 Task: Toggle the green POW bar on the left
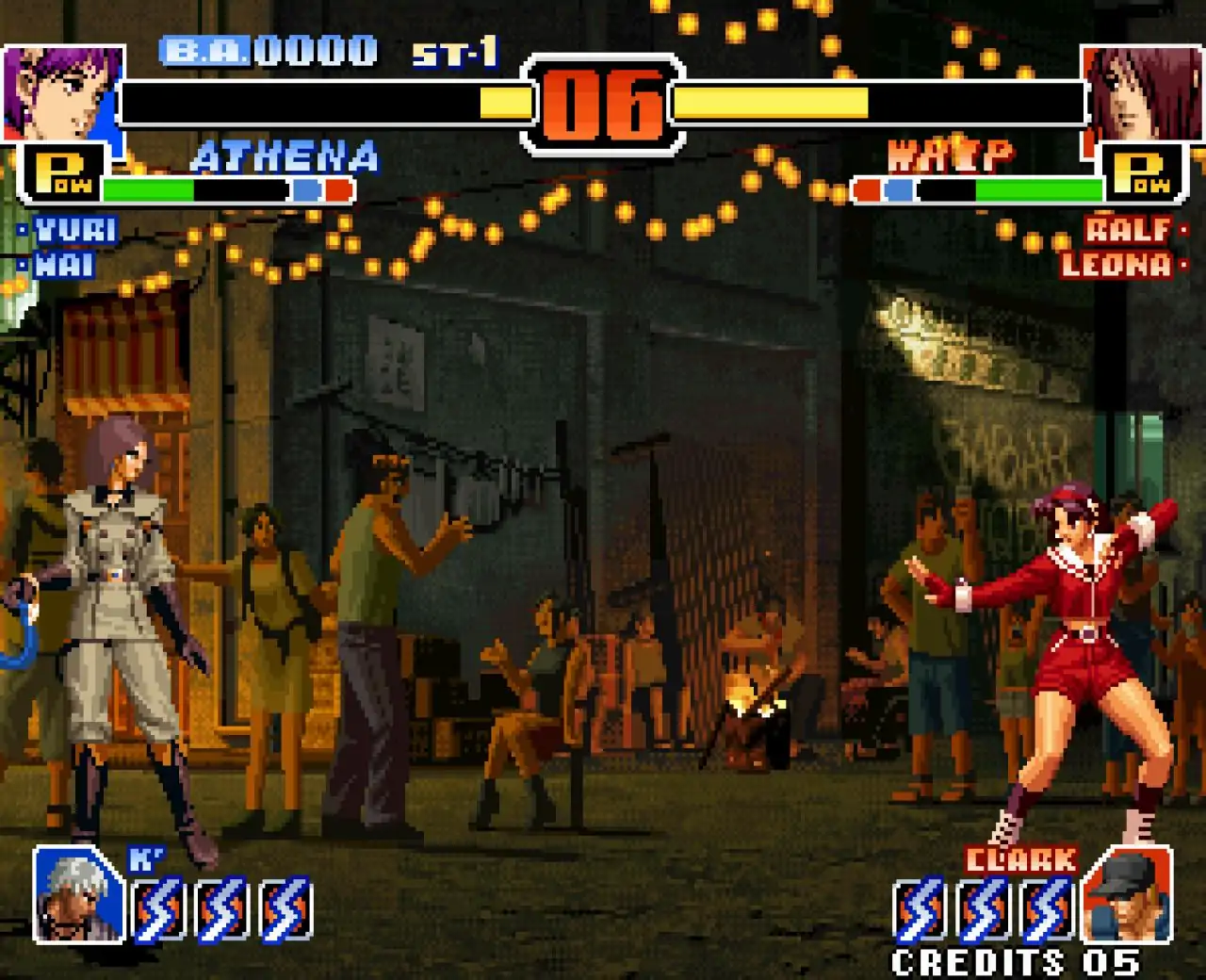tap(146, 189)
